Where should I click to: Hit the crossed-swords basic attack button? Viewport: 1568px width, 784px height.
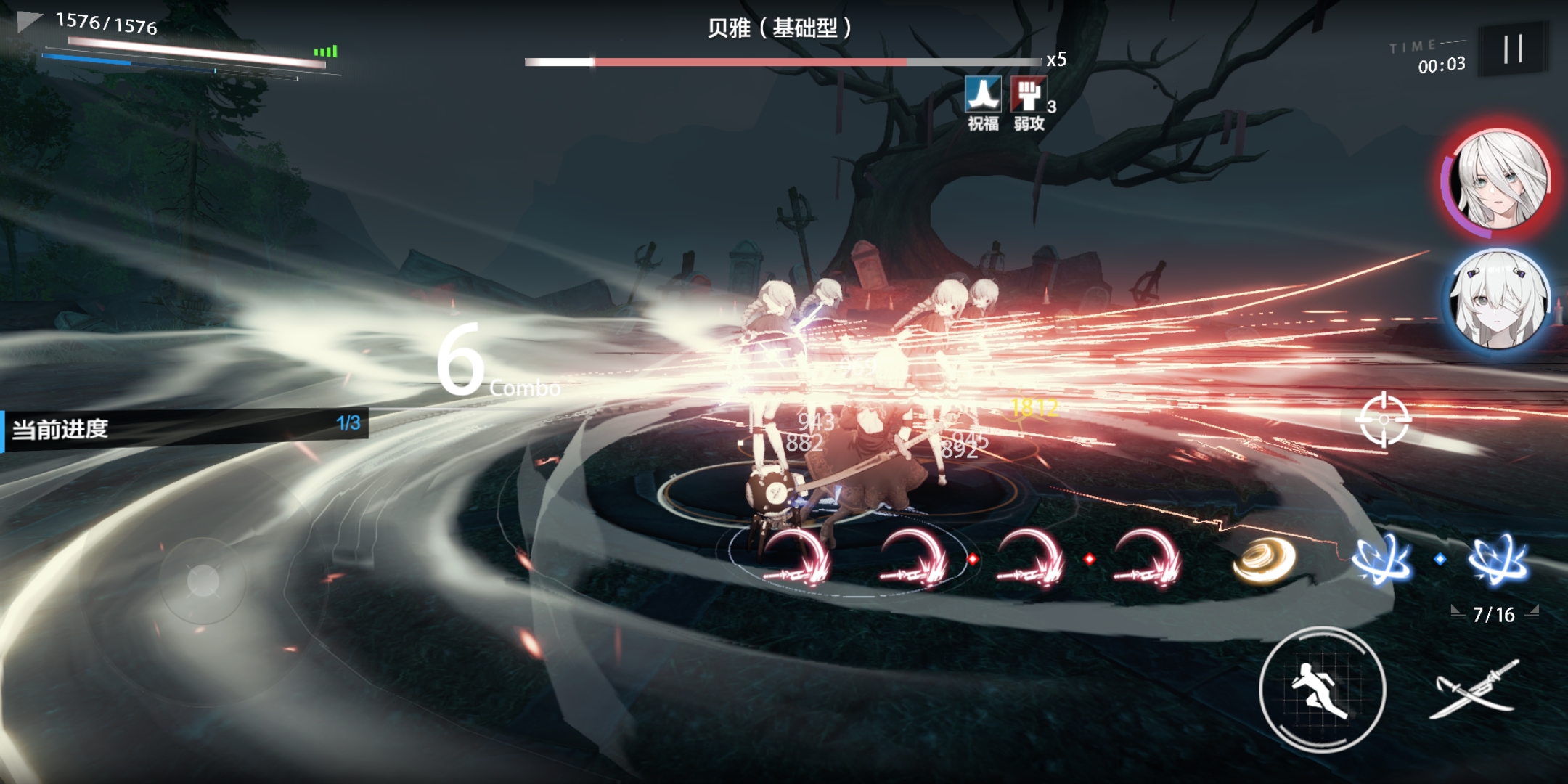[1475, 689]
